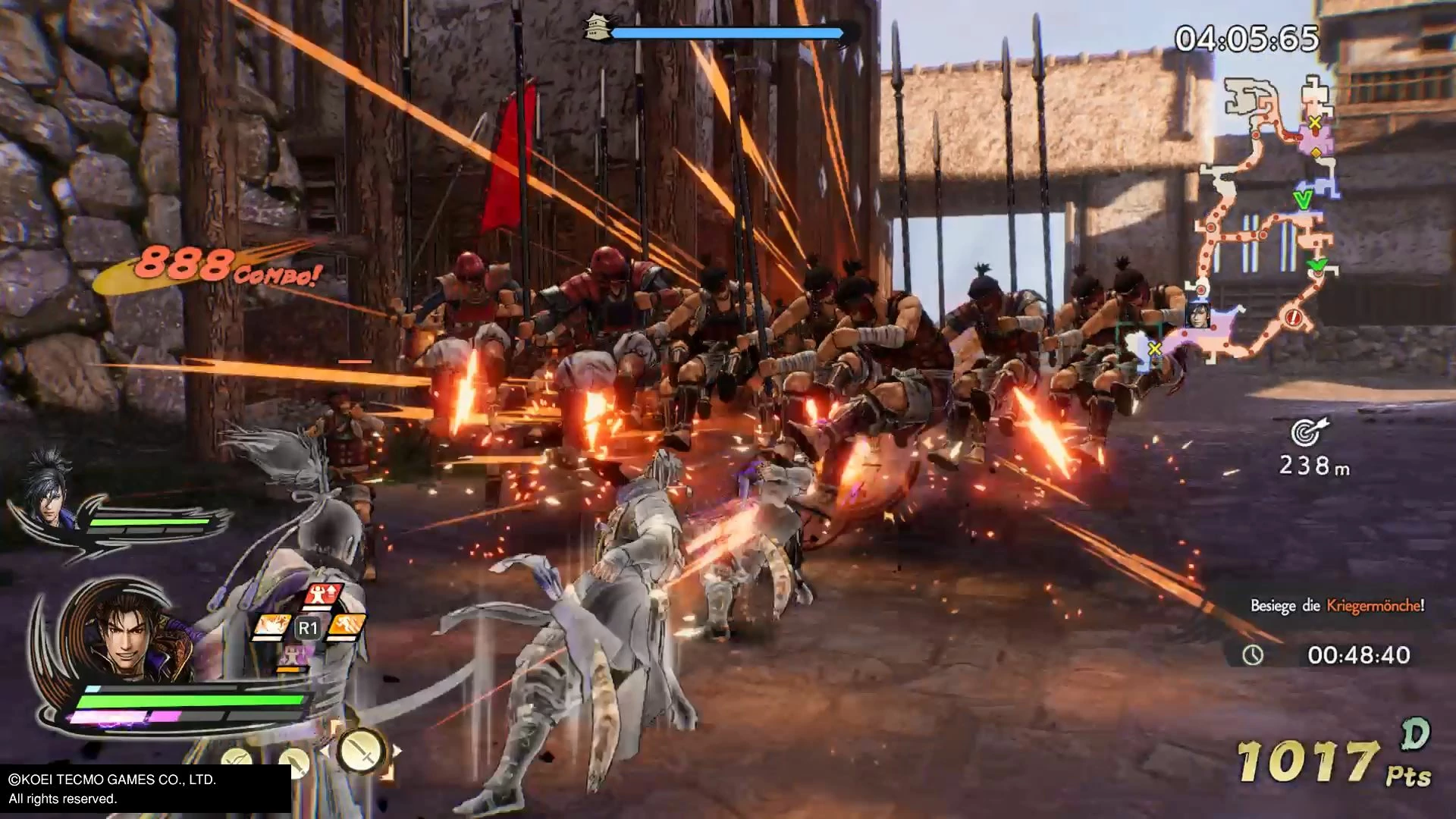
Task: Switch to the partner character portrait
Action: (47, 488)
